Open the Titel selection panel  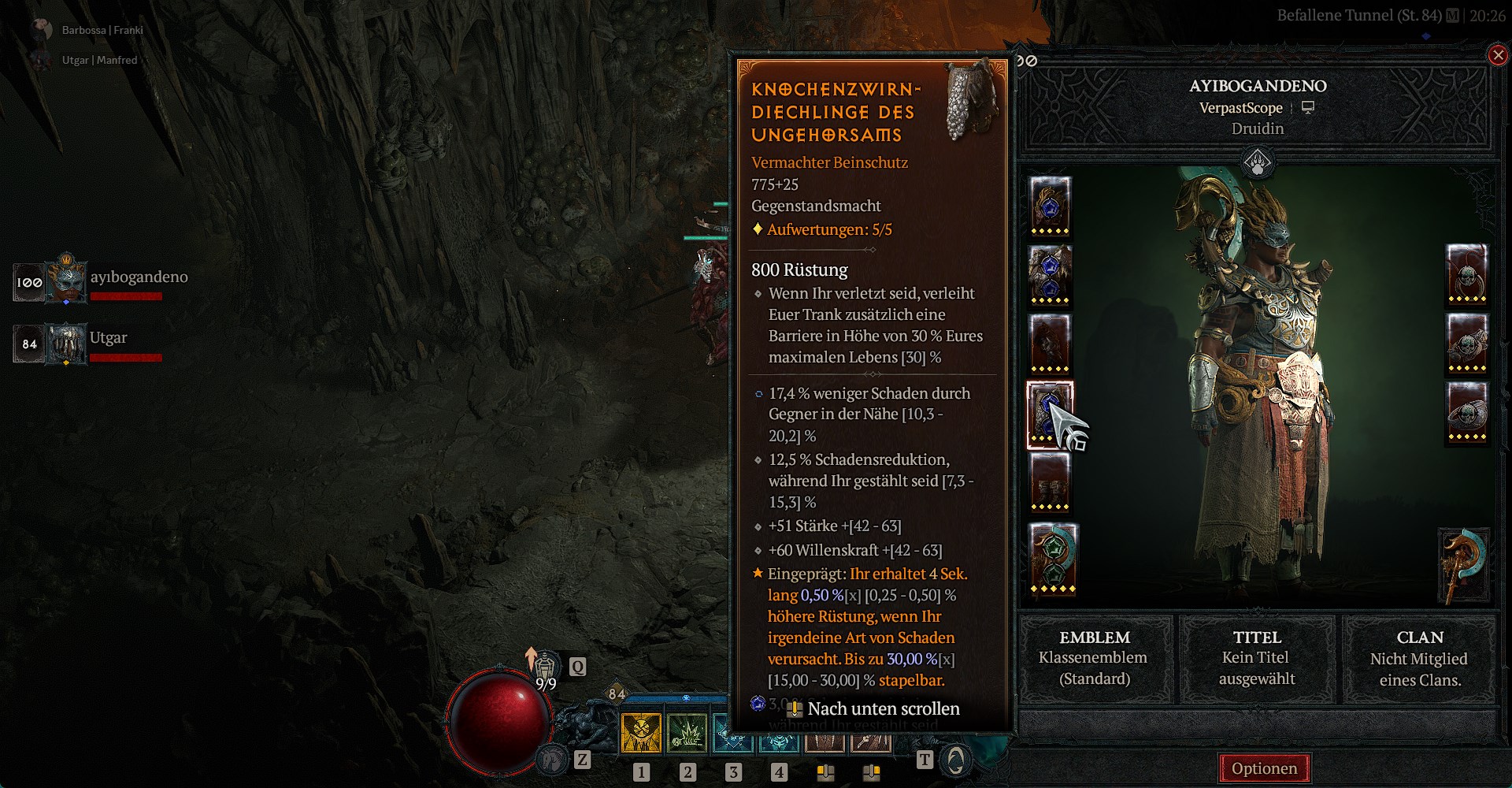click(1257, 658)
